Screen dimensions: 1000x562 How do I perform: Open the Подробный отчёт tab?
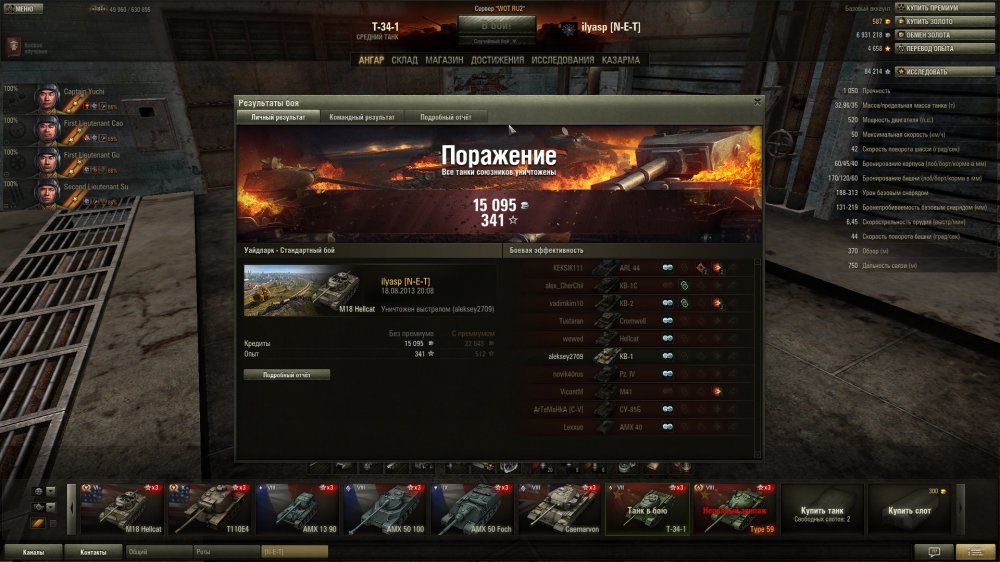point(445,117)
